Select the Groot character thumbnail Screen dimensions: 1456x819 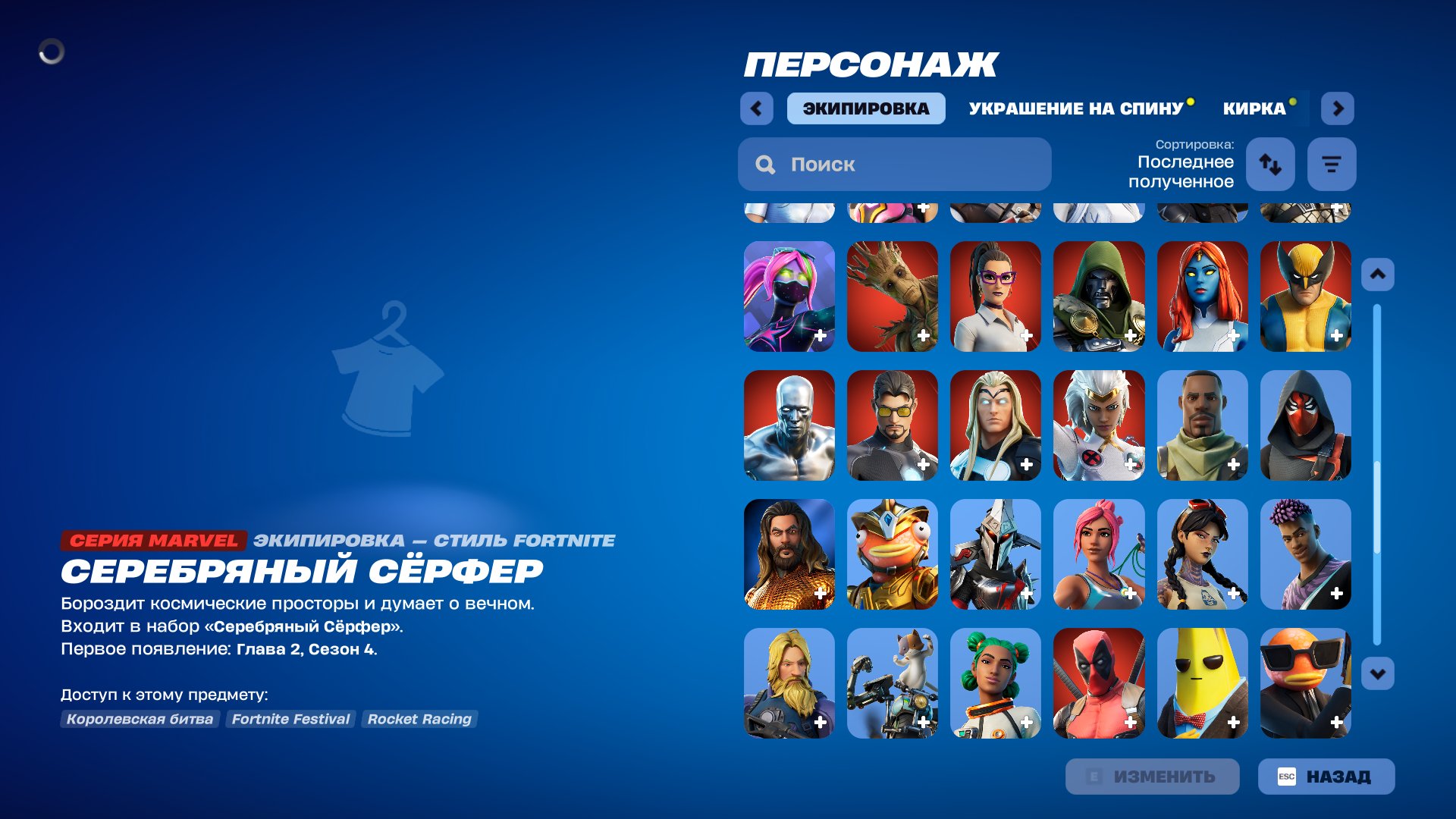892,297
